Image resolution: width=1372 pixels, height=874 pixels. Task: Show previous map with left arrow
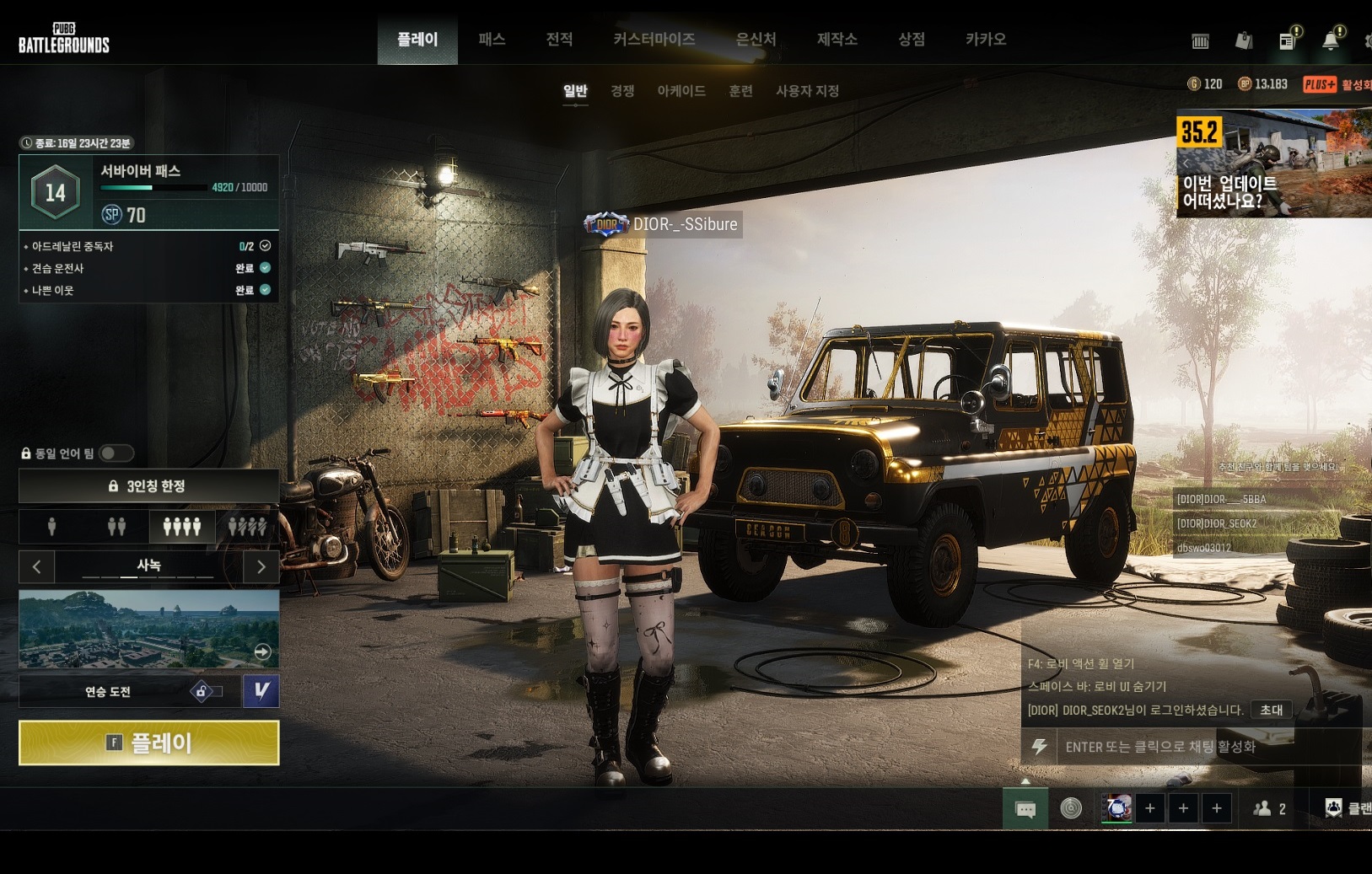point(36,566)
